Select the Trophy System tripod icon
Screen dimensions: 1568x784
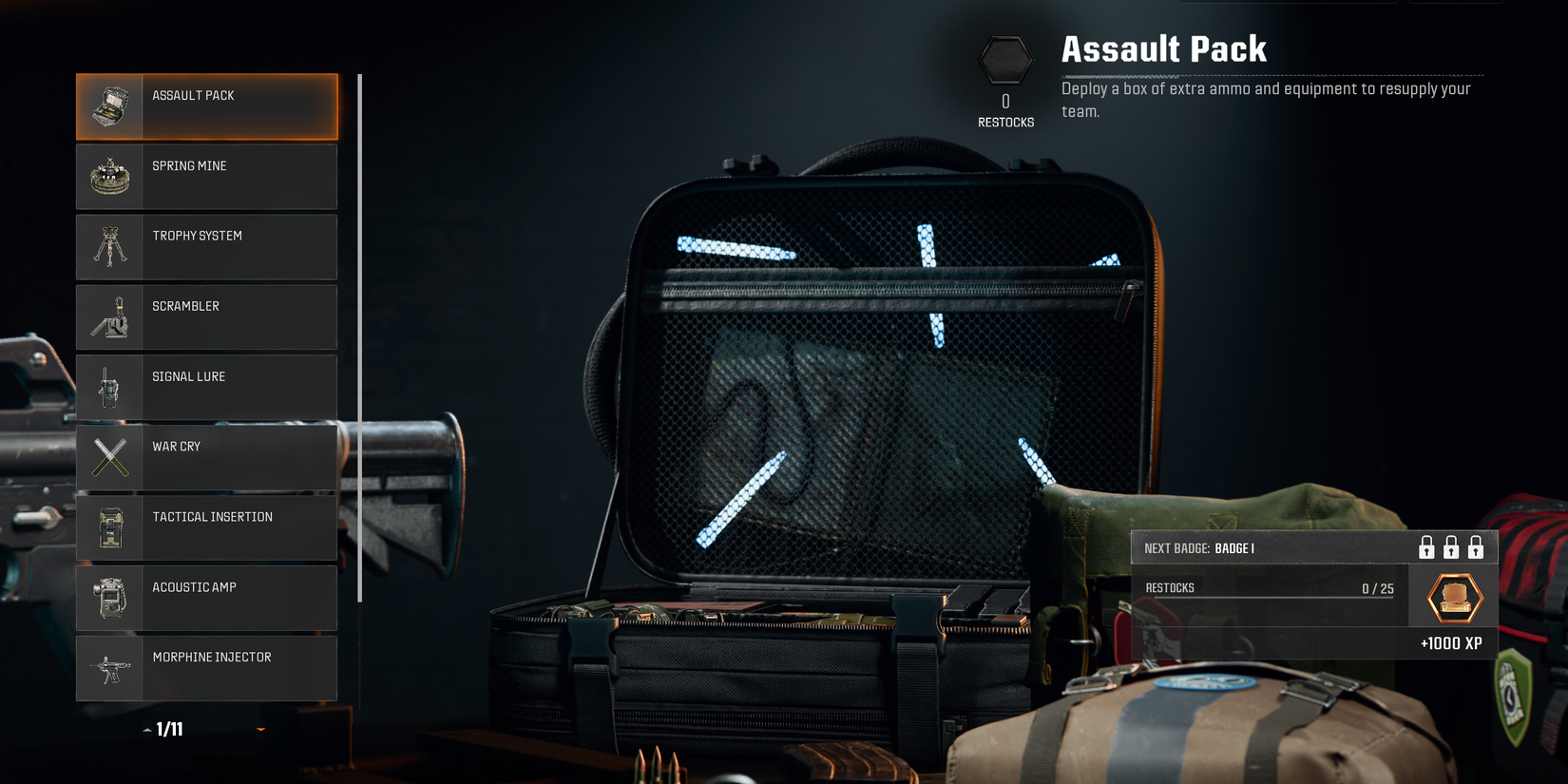click(110, 246)
